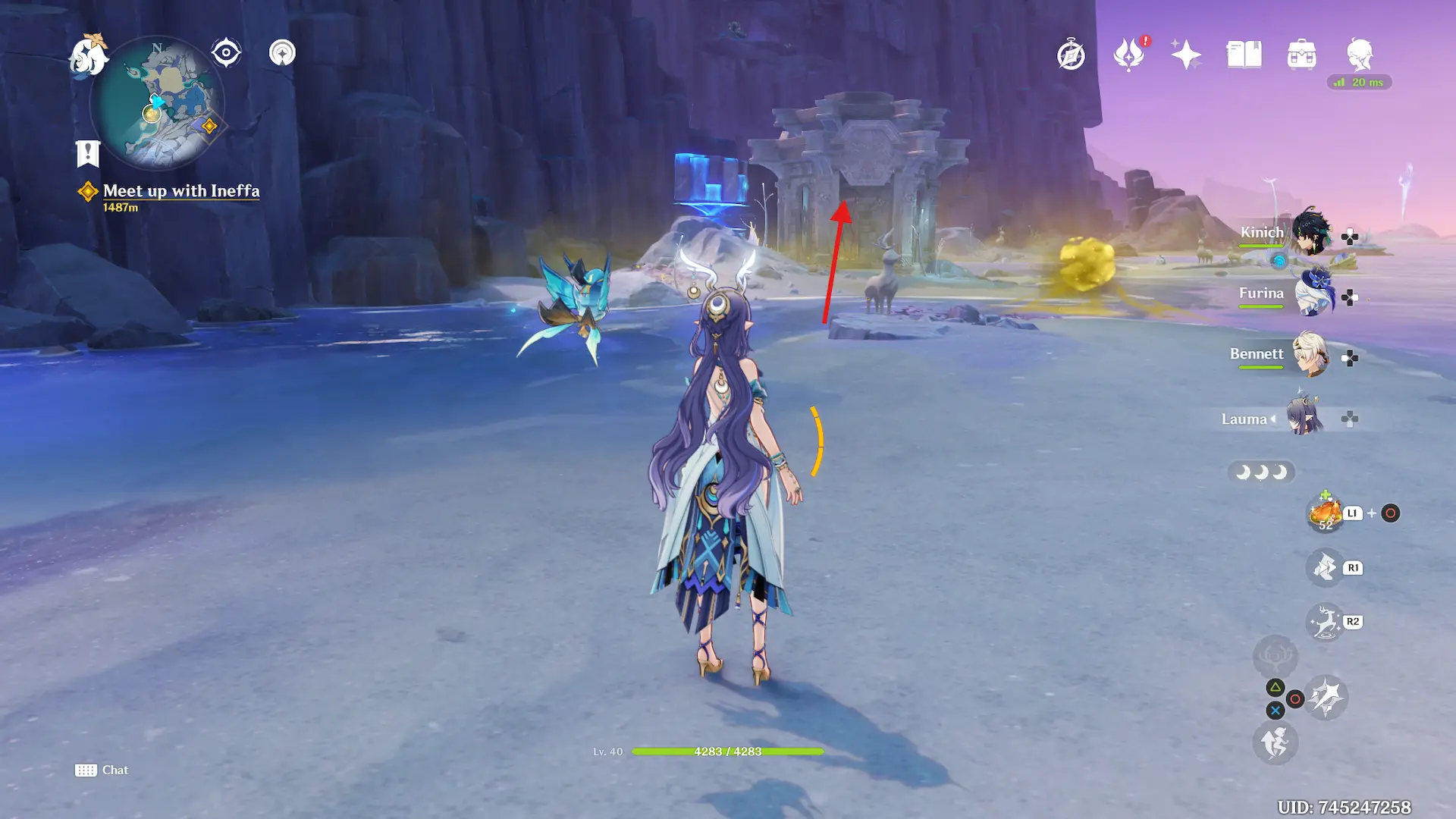Switch to party member Bennett
Screen dimensions: 1456x819
[x=1310, y=354]
